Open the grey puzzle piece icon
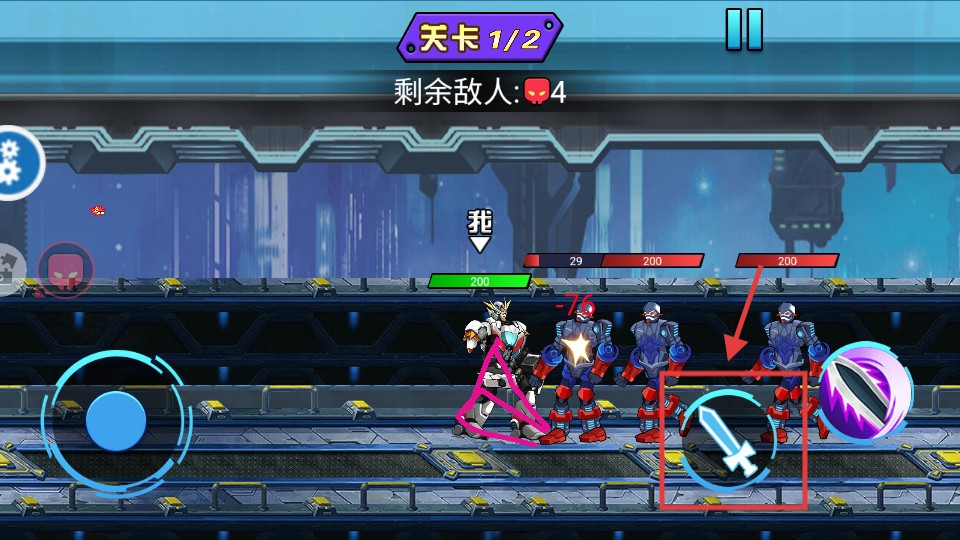The height and width of the screenshot is (540, 960). click(9, 268)
